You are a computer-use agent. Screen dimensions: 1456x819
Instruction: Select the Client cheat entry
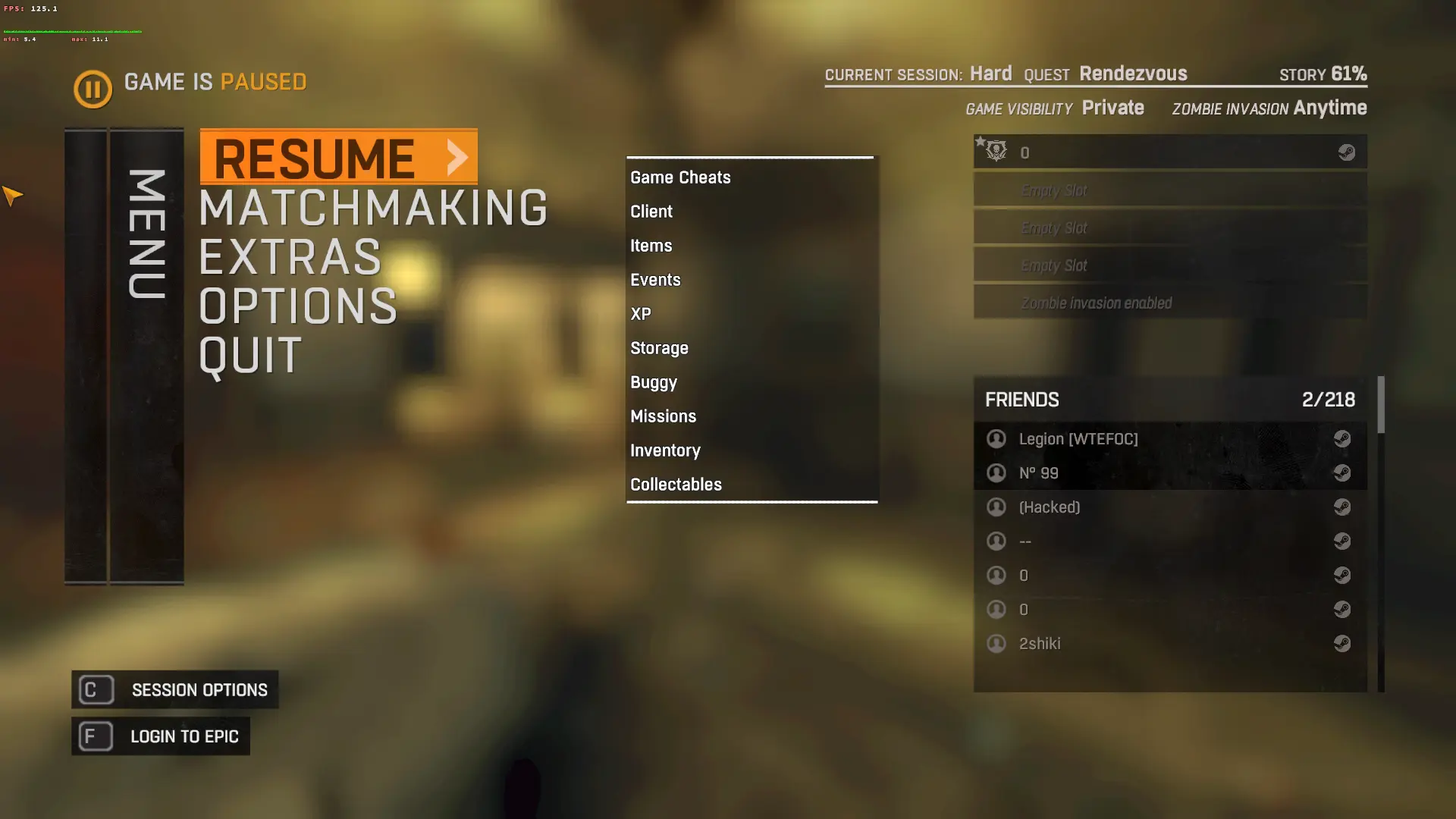coord(651,212)
